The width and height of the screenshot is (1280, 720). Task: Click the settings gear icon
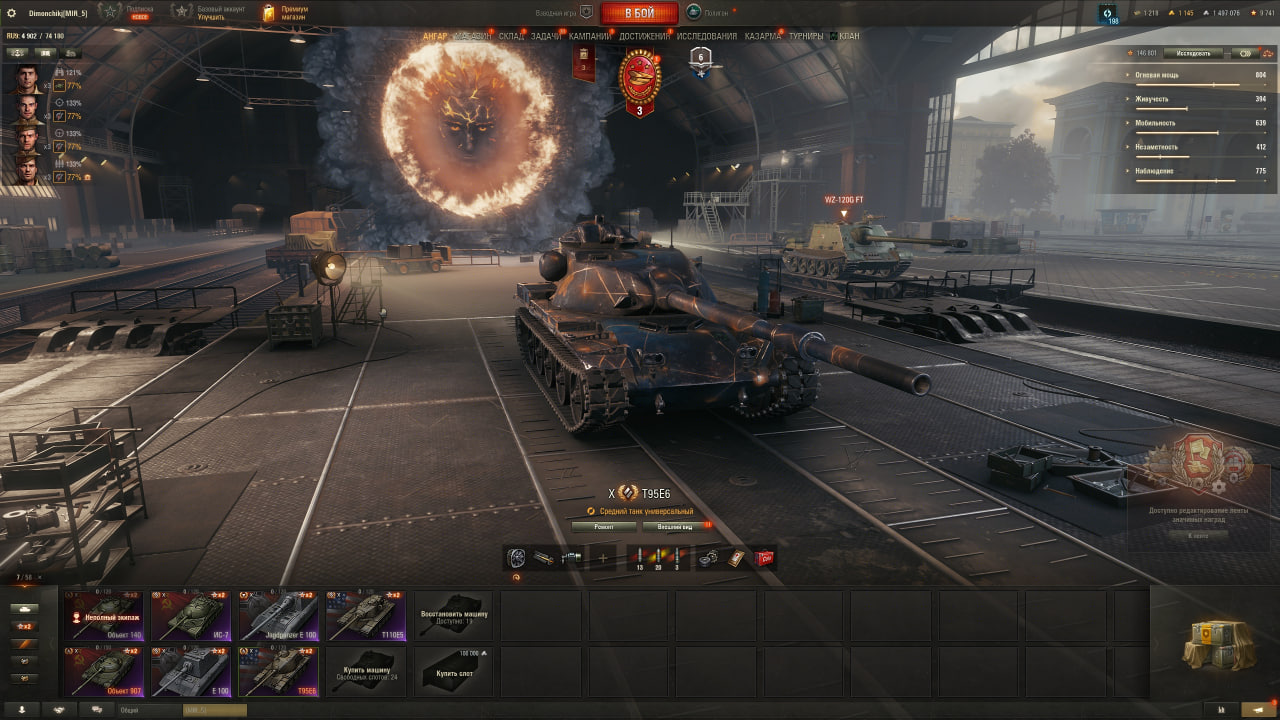pyautogui.click(x=11, y=11)
